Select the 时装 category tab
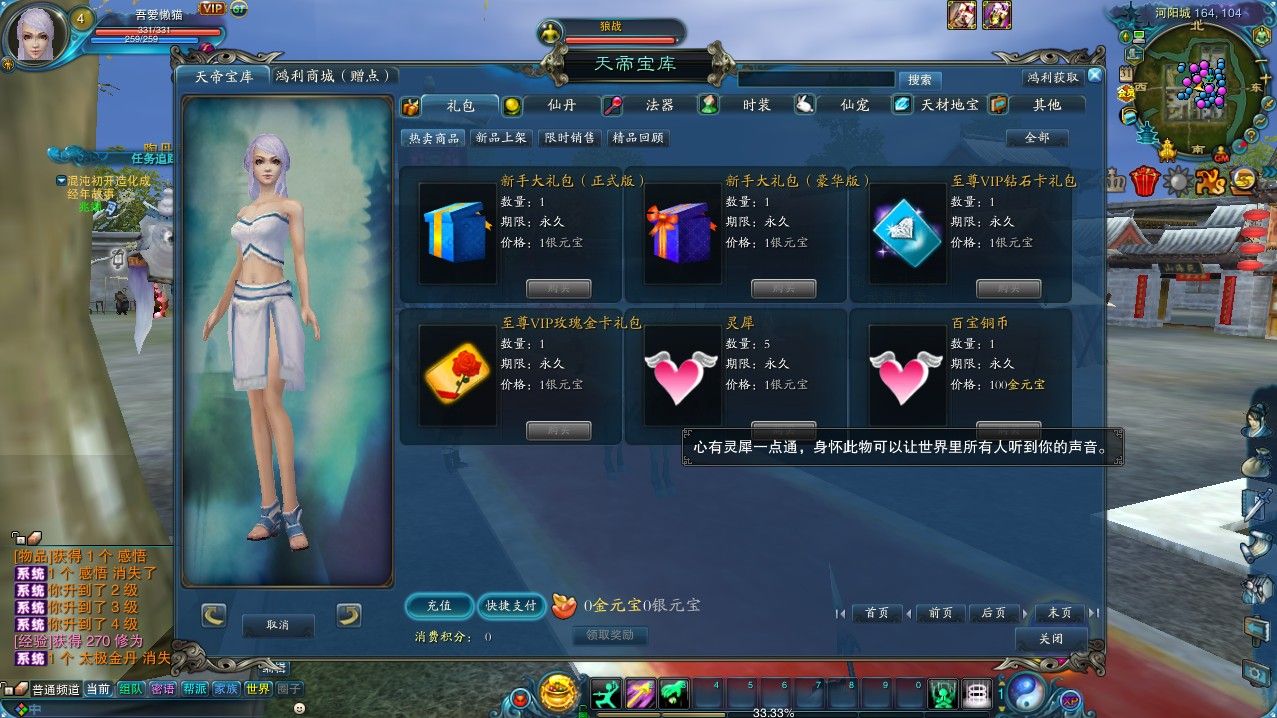Screen dimensions: 1277x718 tap(756, 105)
